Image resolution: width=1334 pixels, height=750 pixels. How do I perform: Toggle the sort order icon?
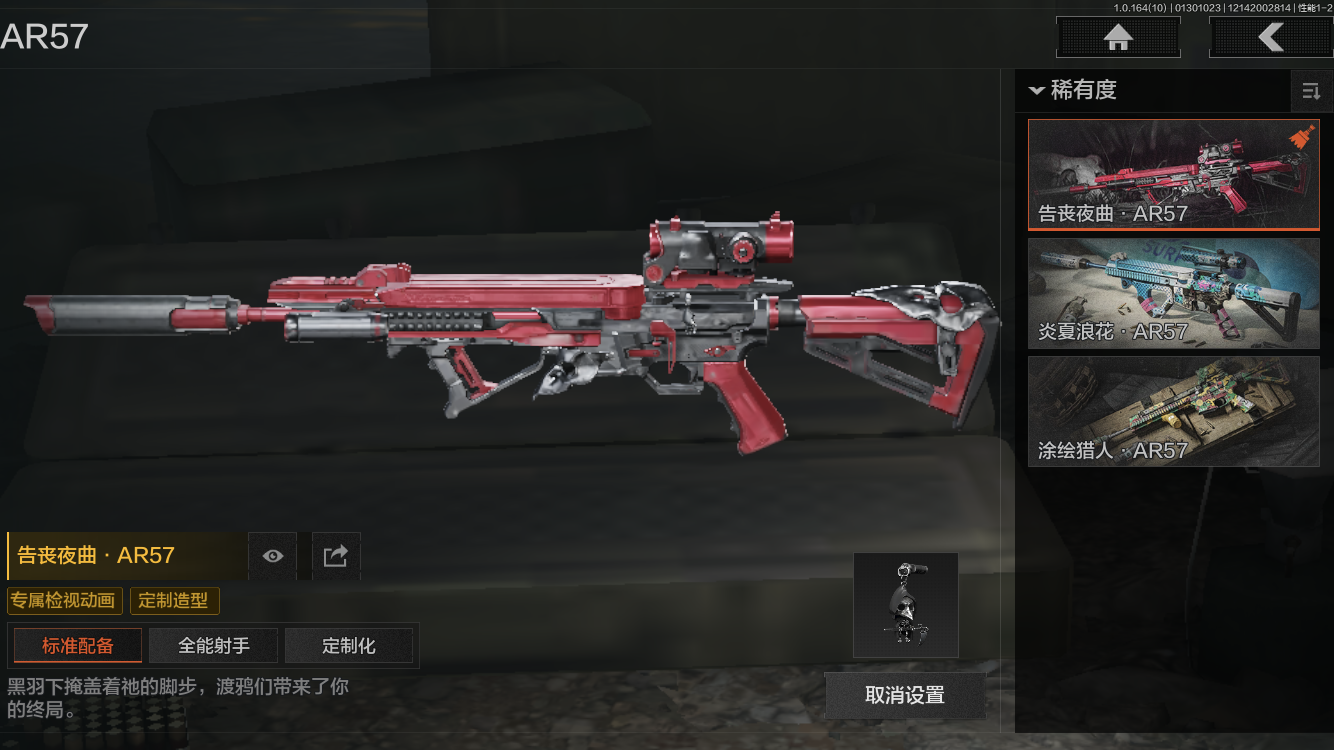point(1310,92)
